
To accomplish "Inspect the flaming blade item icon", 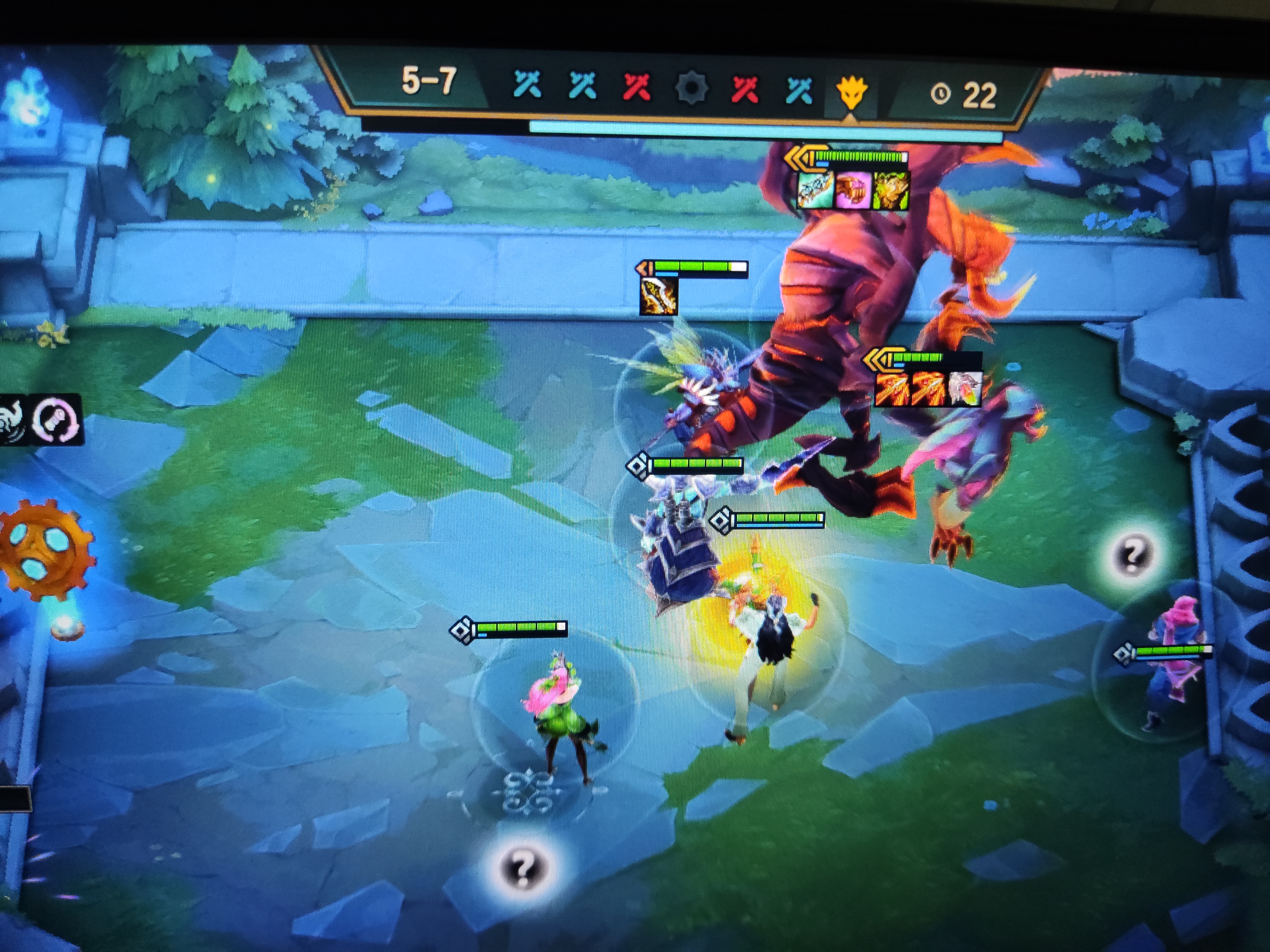I will point(658,296).
